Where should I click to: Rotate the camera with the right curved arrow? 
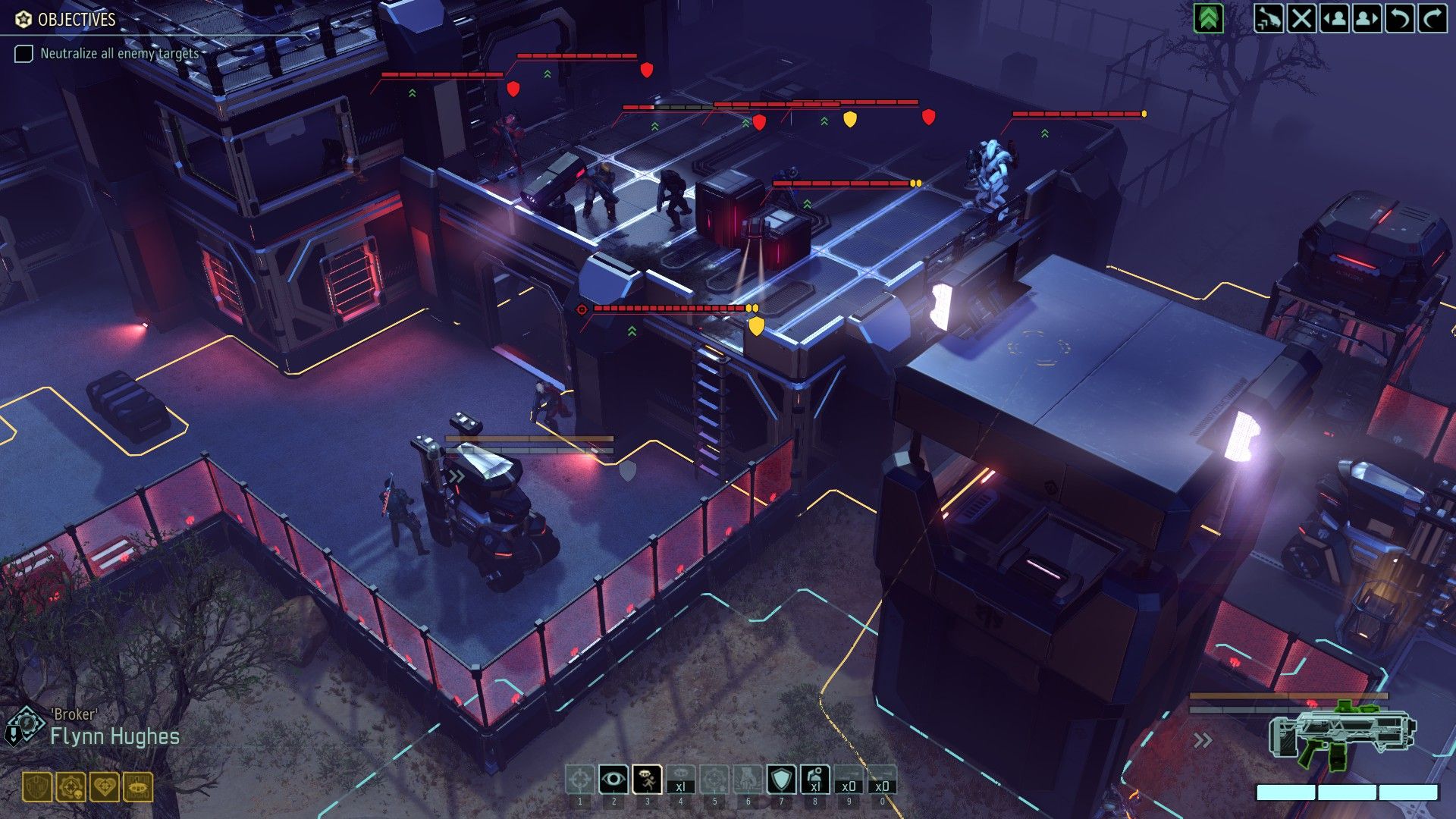[x=1432, y=18]
